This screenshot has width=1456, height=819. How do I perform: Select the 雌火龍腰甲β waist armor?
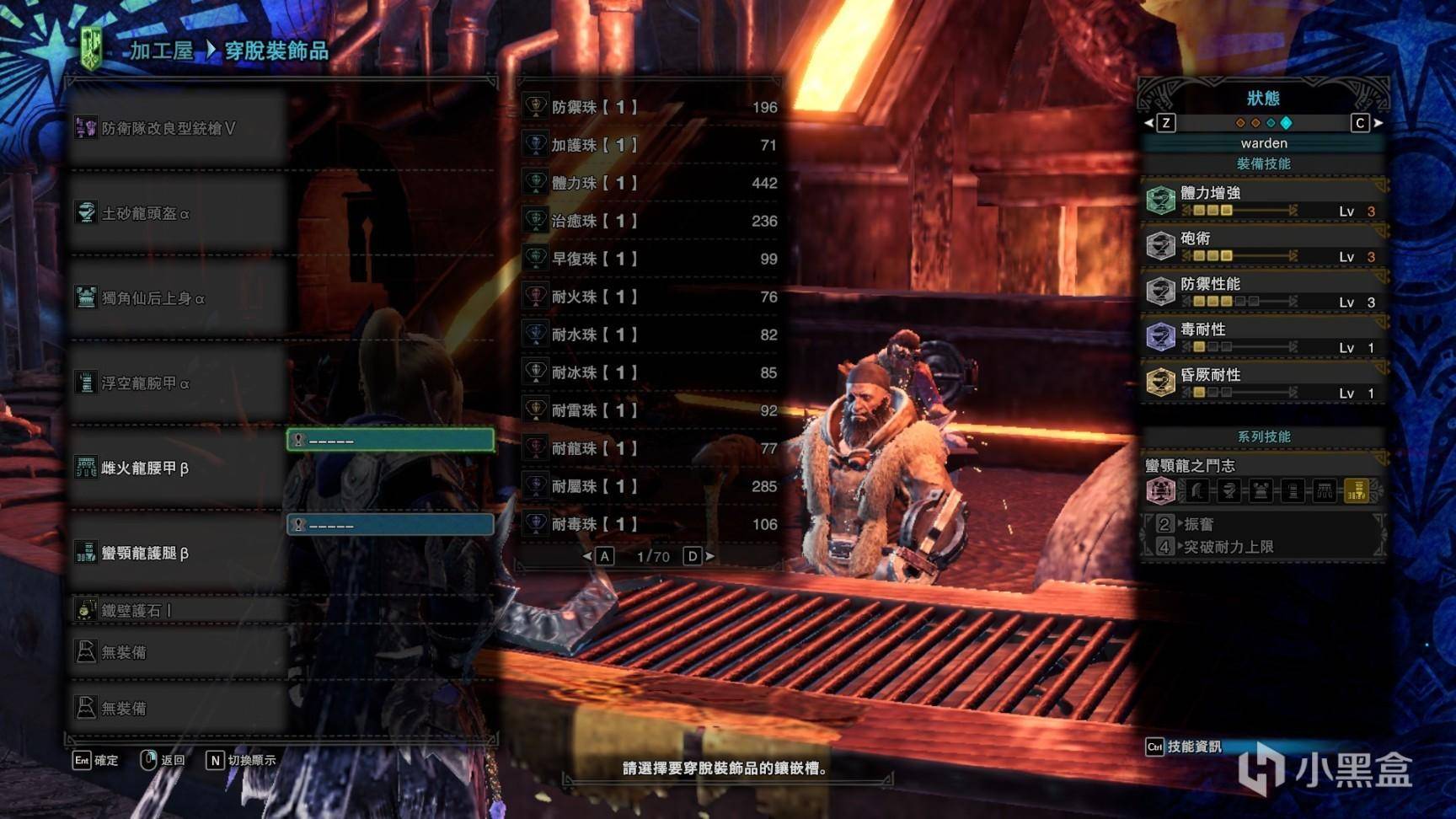(x=145, y=468)
